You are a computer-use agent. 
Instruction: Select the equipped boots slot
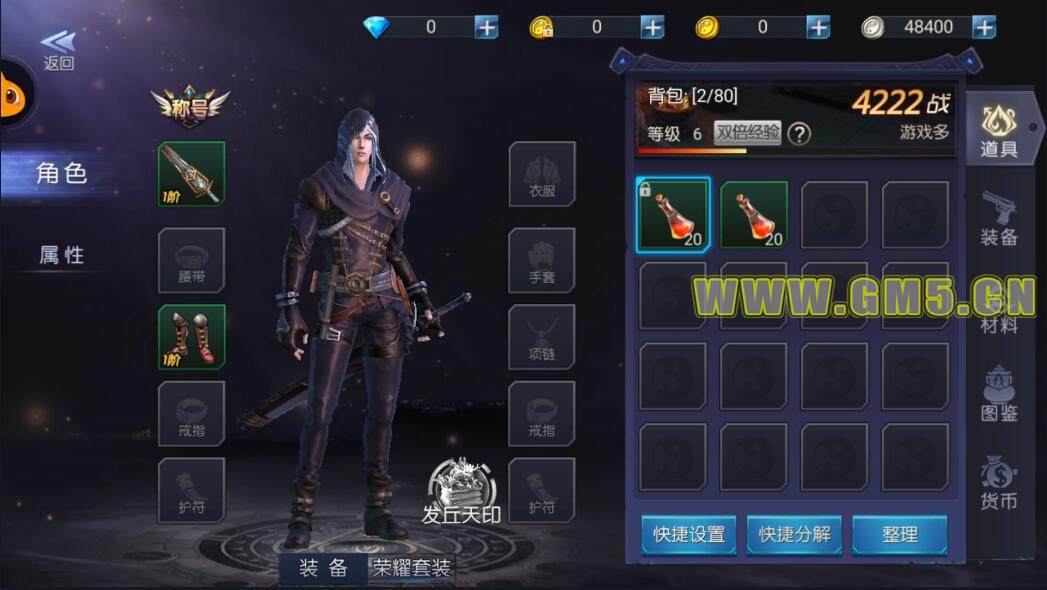tap(191, 337)
